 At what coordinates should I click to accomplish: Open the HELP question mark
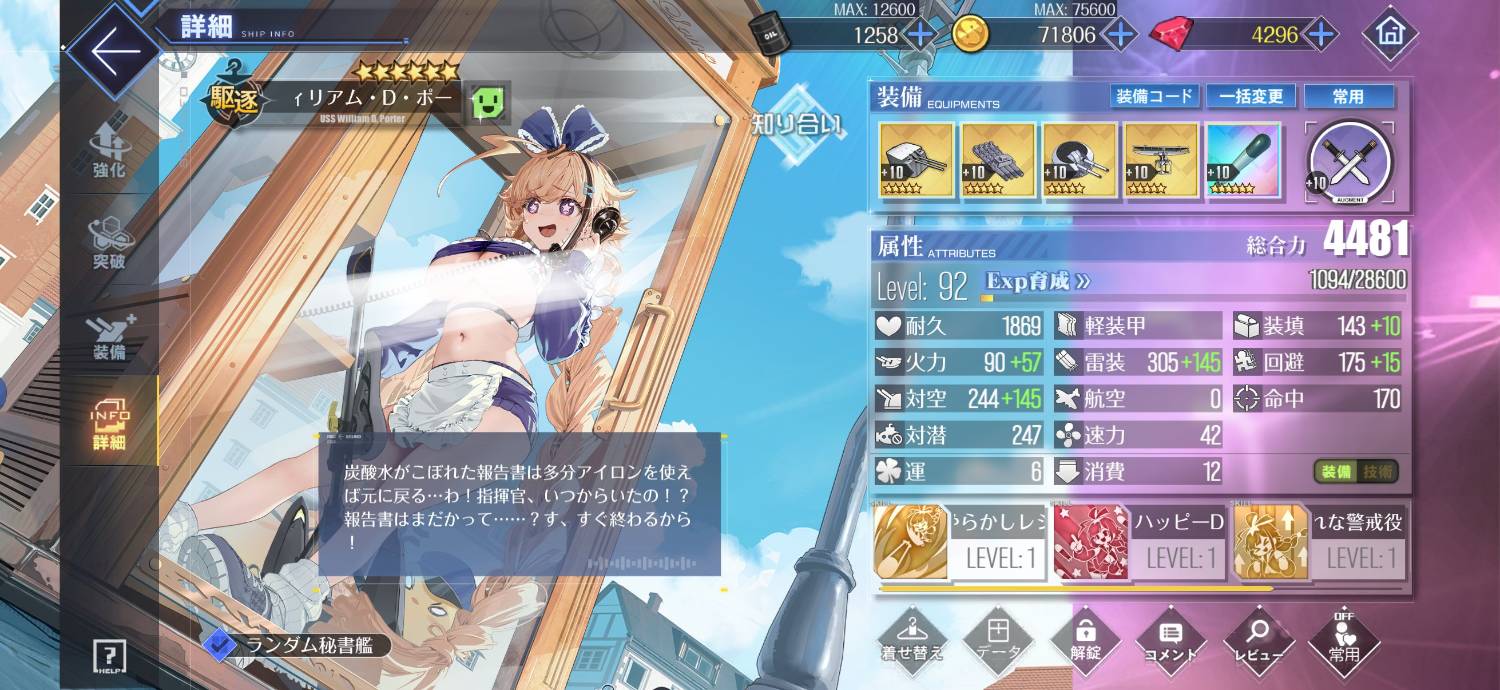pyautogui.click(x=110, y=657)
